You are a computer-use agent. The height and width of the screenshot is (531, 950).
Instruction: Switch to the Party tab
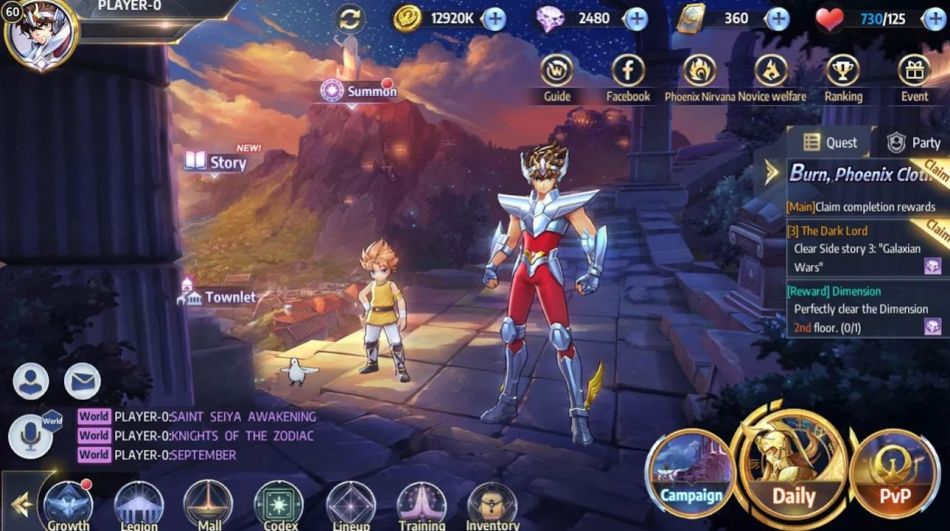point(913,143)
